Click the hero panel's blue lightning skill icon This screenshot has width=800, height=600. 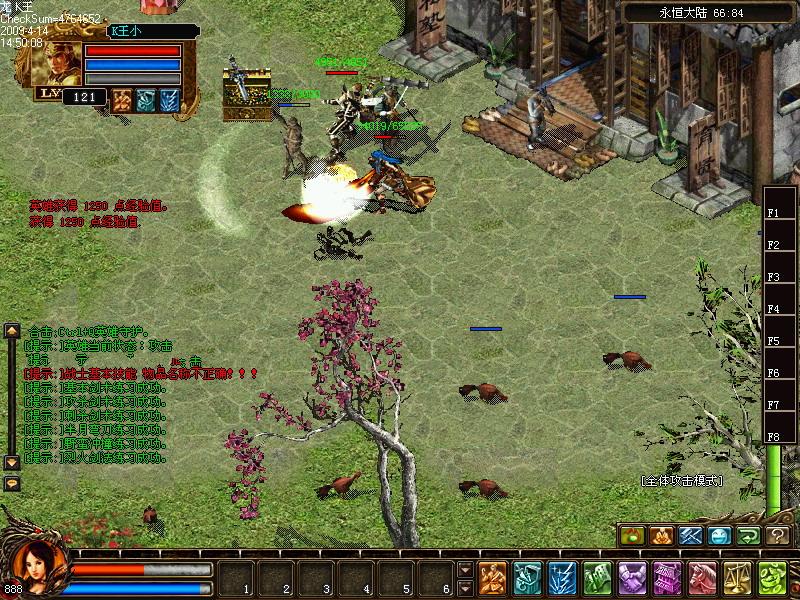click(x=169, y=98)
